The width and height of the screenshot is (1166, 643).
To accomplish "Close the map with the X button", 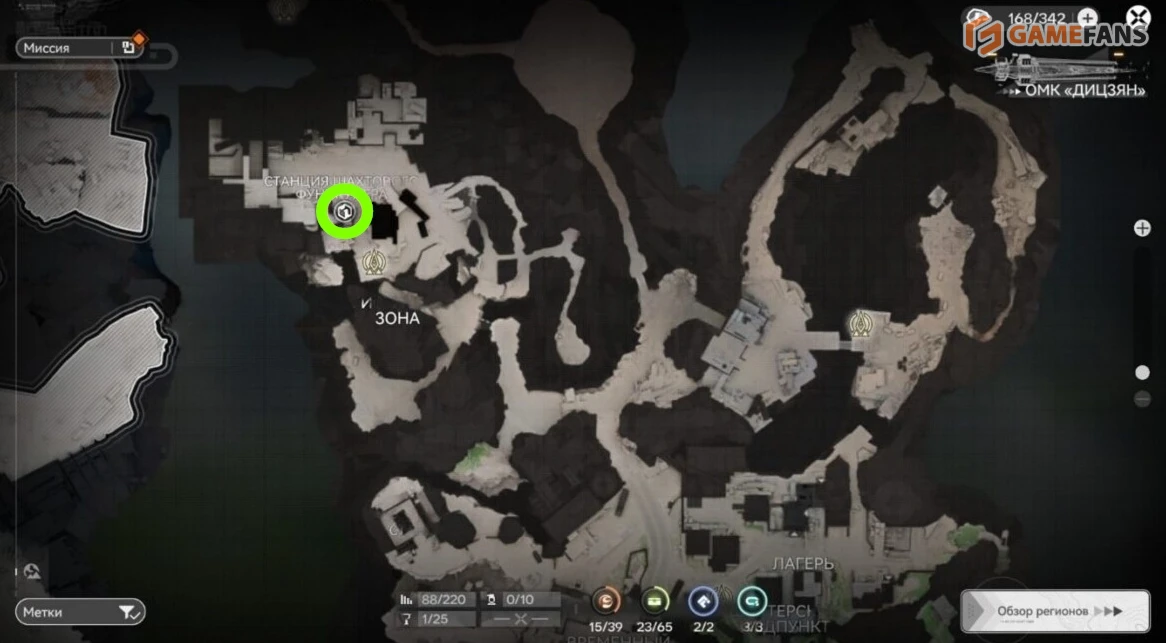I will click(1137, 17).
